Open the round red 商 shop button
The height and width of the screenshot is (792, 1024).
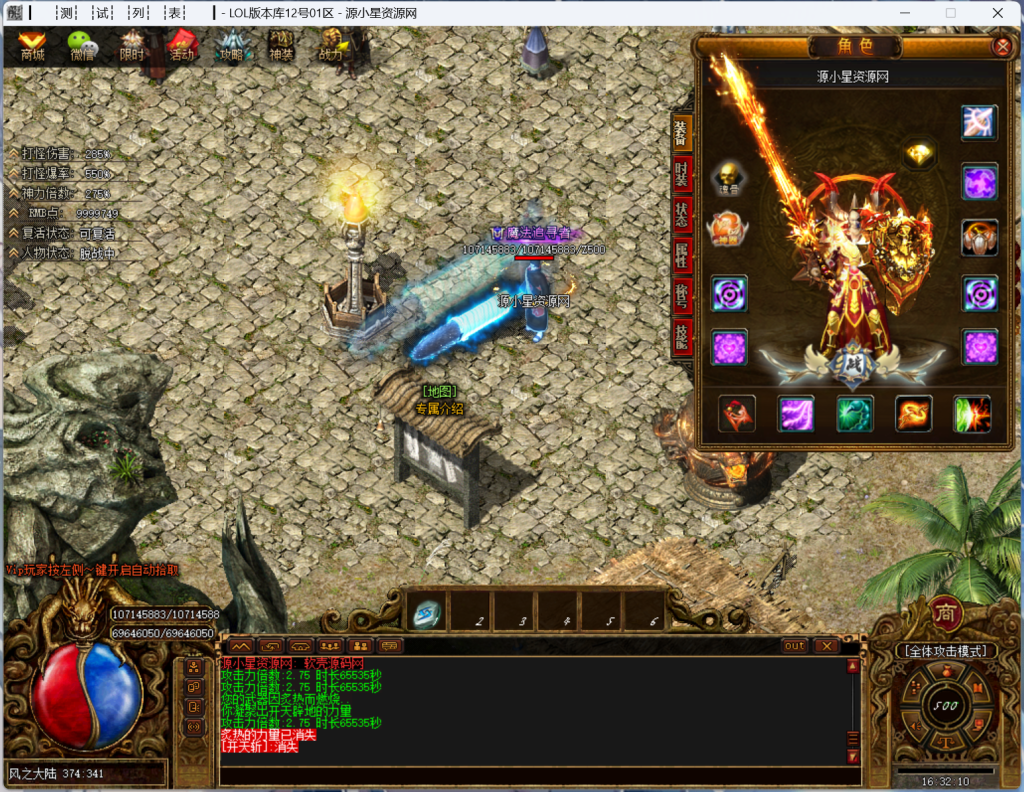[x=946, y=613]
